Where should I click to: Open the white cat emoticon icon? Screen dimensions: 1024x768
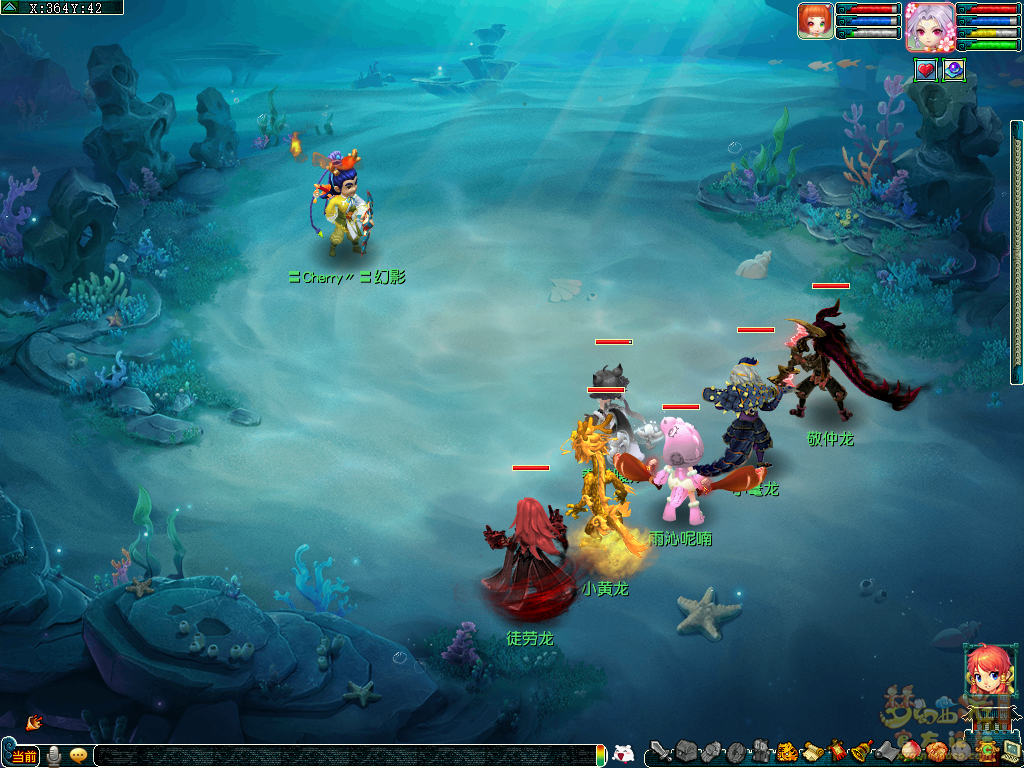pos(623,755)
